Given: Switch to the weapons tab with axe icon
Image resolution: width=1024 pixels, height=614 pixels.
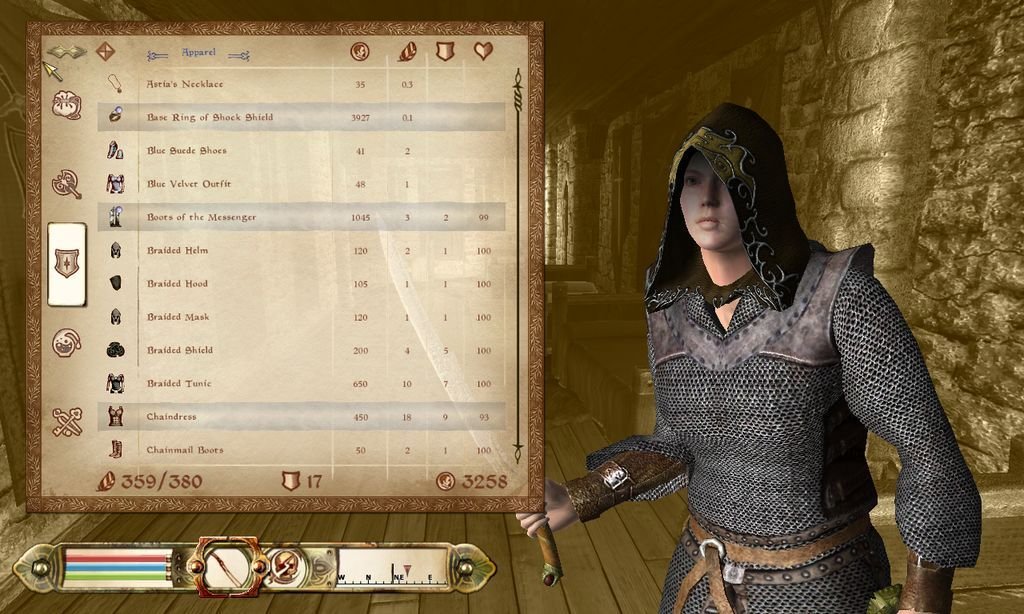Looking at the screenshot, I should pyautogui.click(x=67, y=184).
